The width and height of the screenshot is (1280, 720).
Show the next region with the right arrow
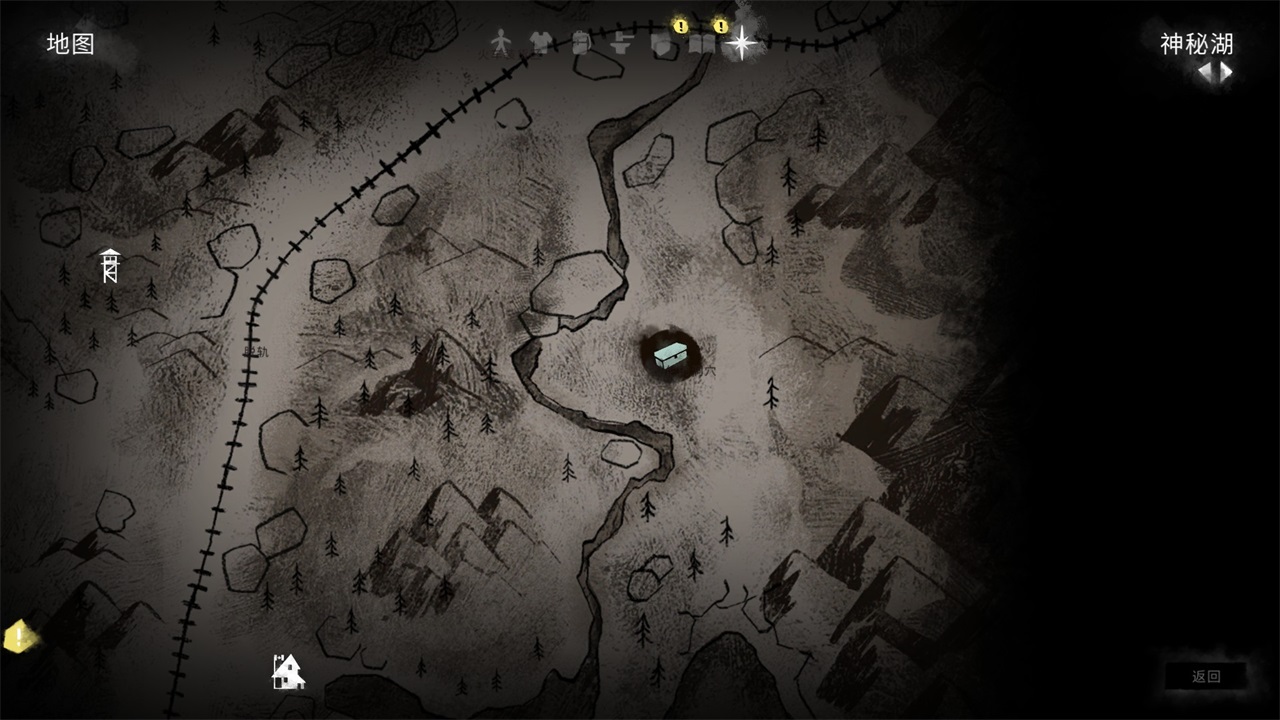pos(1226,72)
